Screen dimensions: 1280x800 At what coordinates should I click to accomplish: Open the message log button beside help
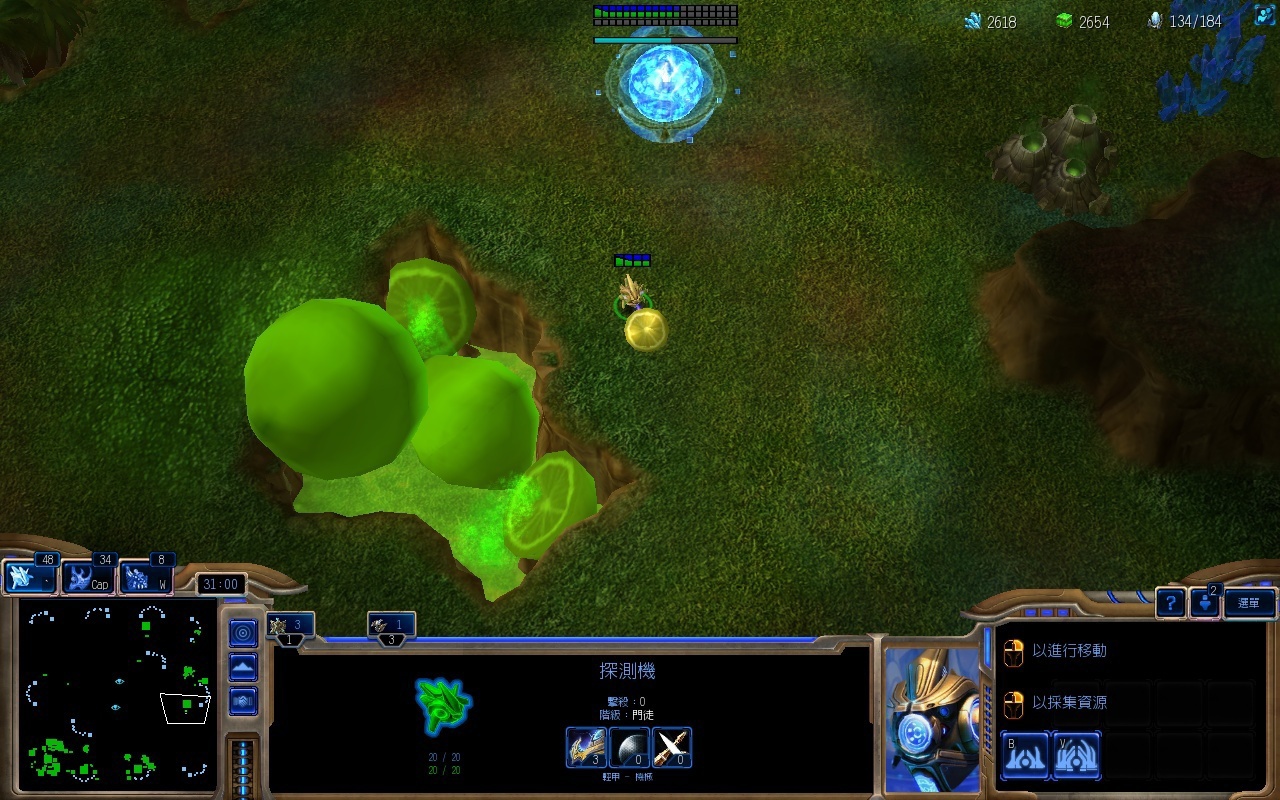coord(1206,602)
